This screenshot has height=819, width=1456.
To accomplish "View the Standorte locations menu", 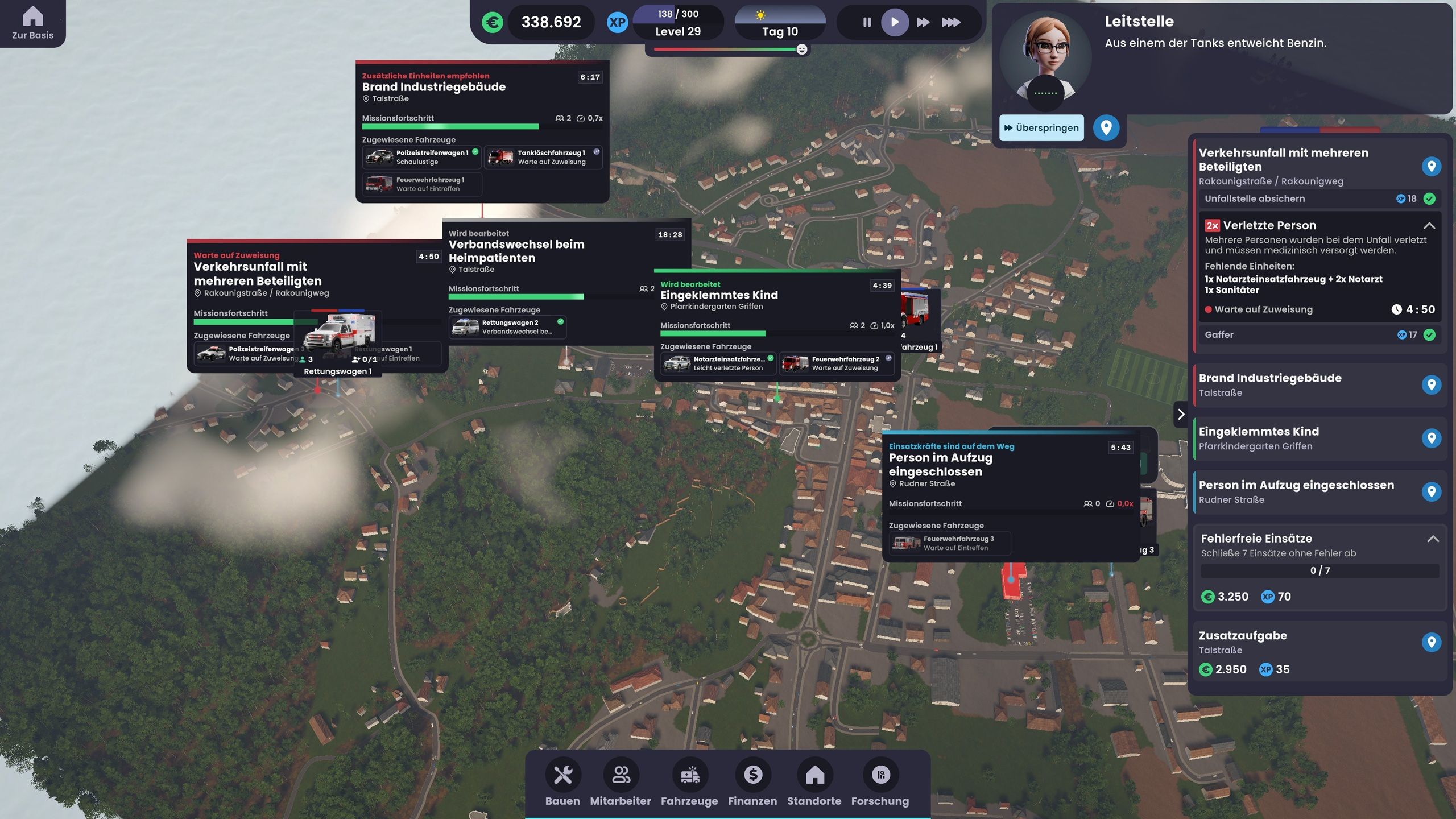I will coord(814,783).
